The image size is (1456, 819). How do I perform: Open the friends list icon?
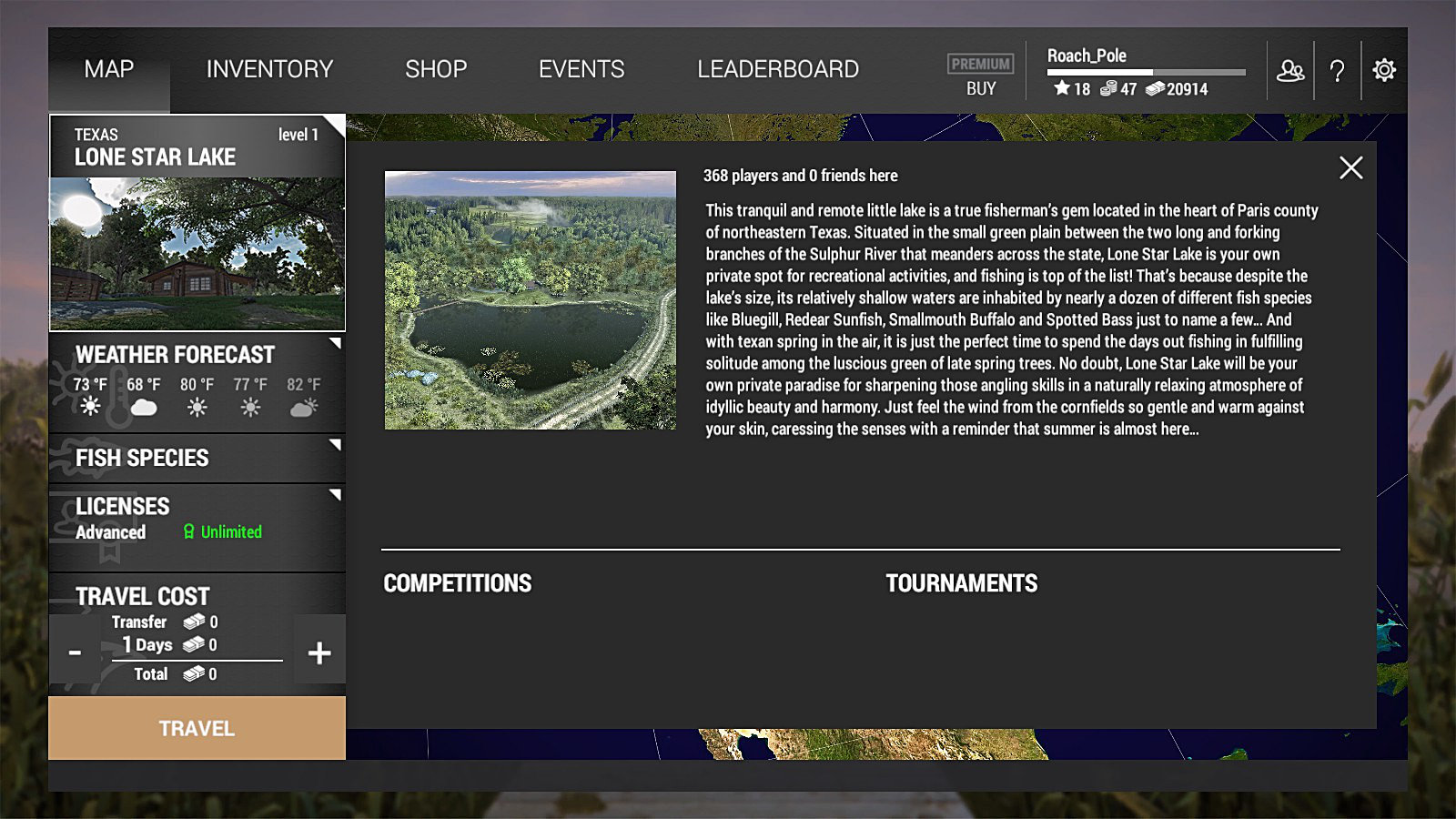tap(1289, 70)
